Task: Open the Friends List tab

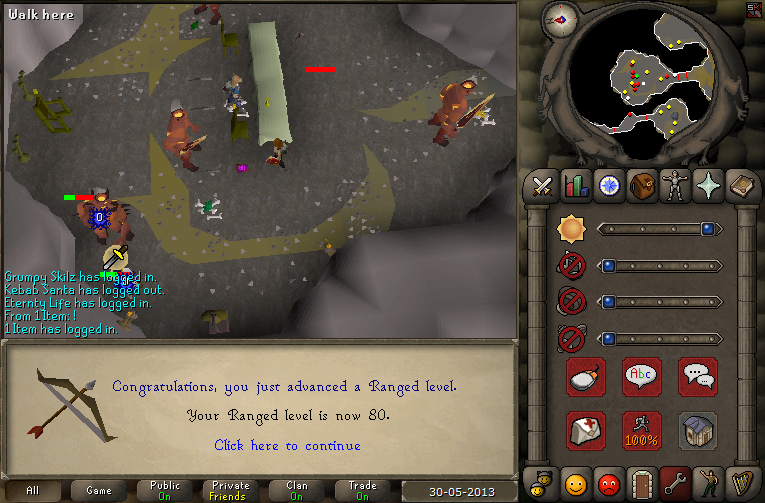Action: (576, 484)
